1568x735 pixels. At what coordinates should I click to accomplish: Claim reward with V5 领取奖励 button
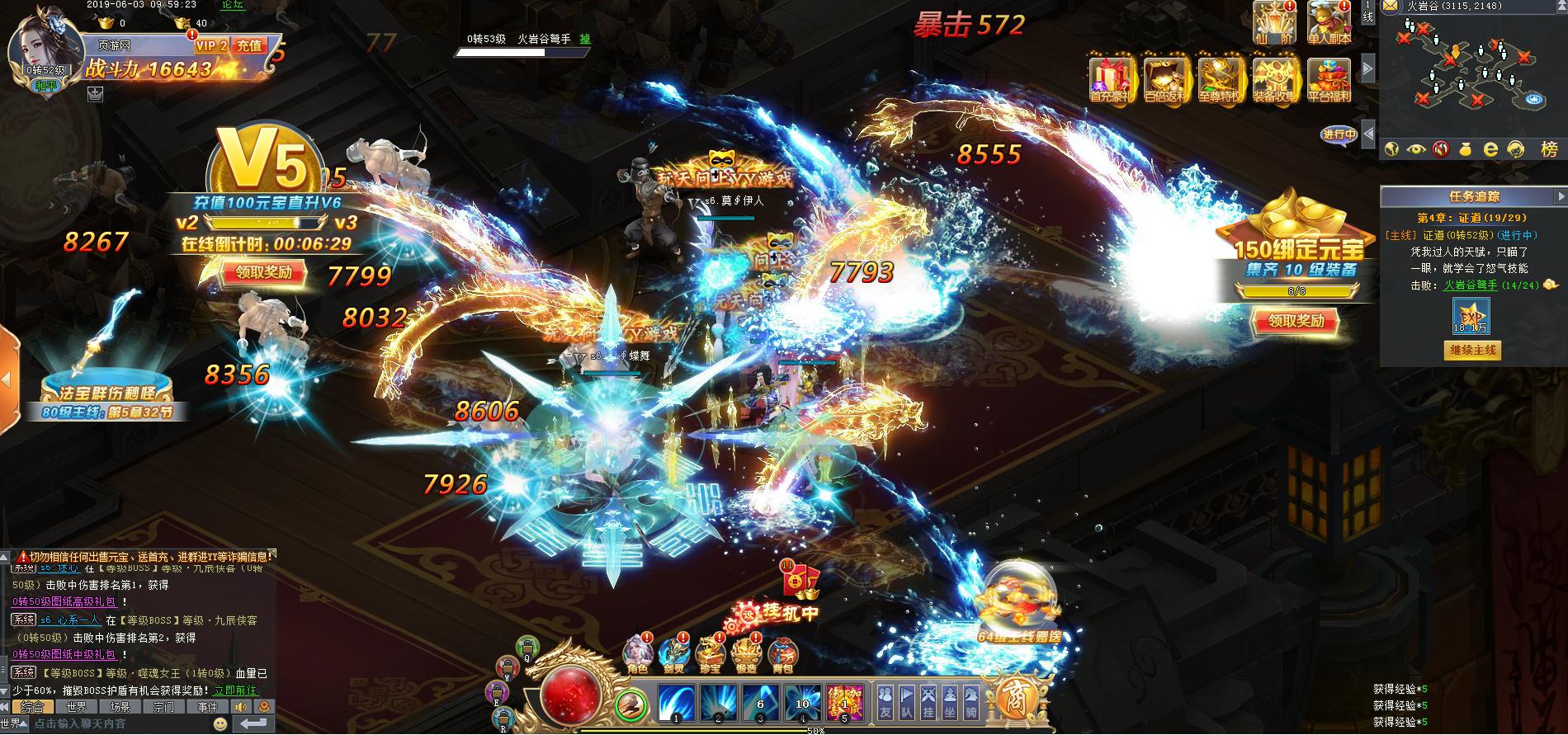263,273
